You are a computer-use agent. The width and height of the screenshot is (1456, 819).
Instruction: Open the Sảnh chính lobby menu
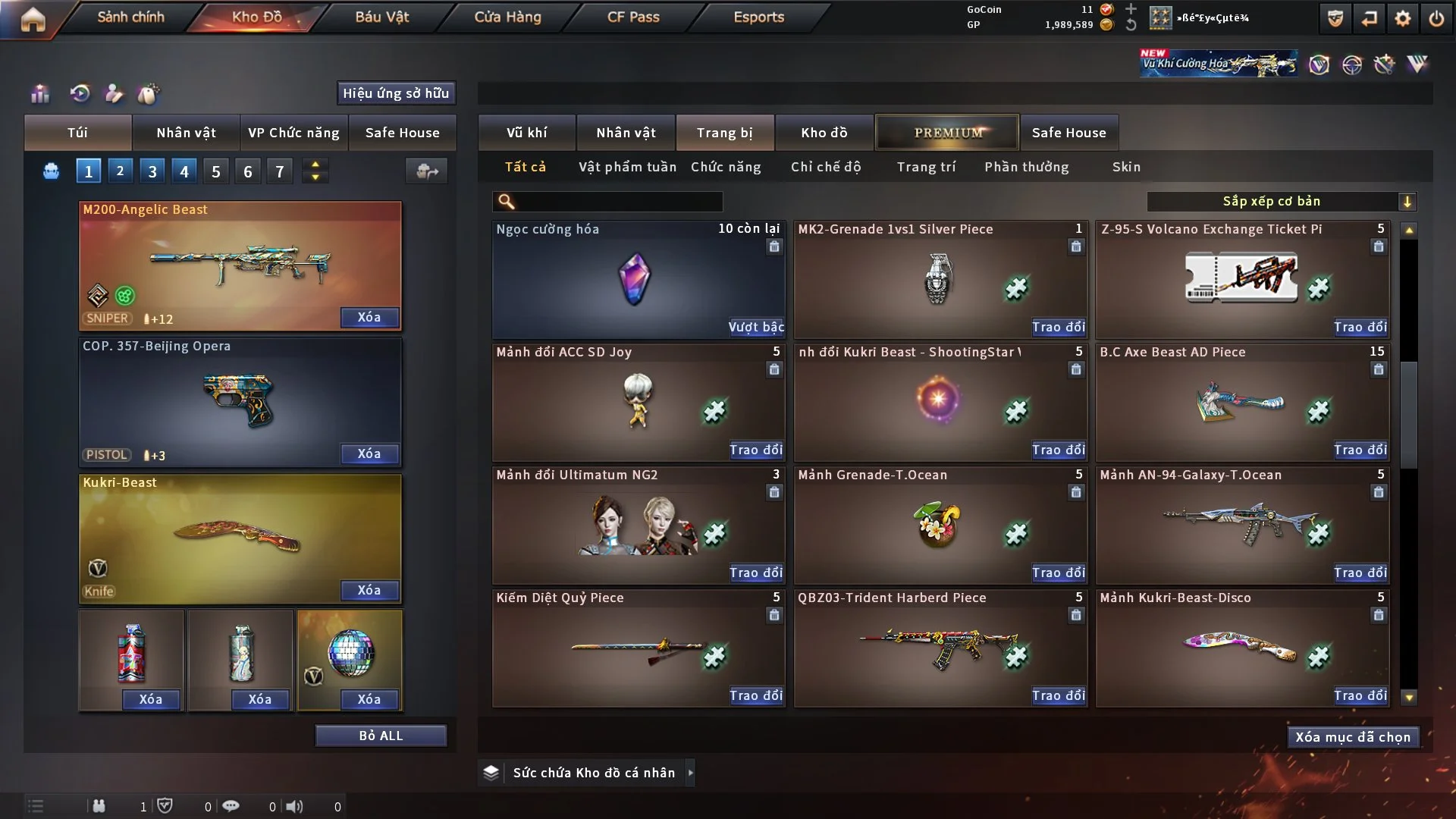(x=130, y=17)
